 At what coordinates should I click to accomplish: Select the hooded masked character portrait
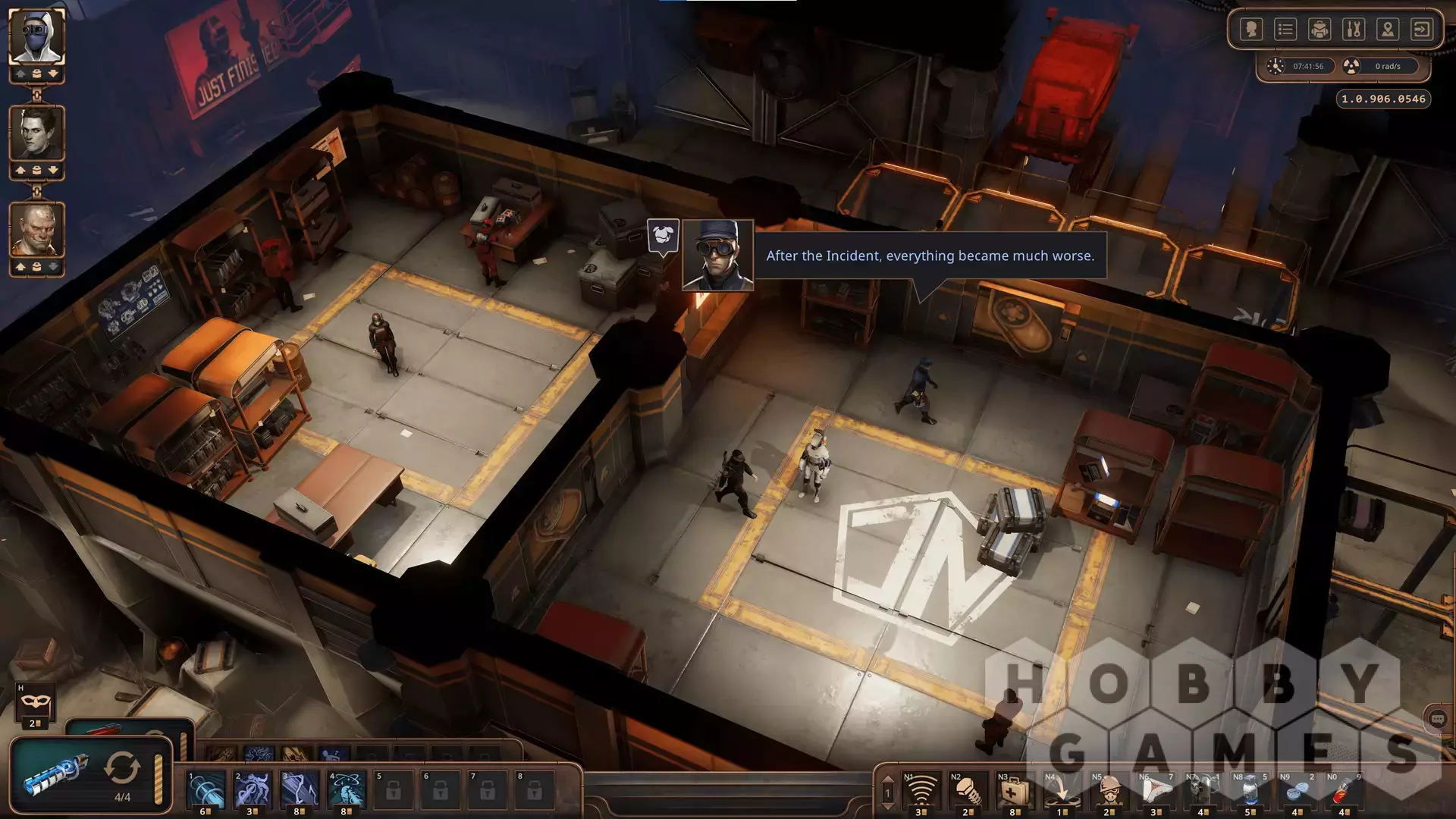(x=36, y=36)
